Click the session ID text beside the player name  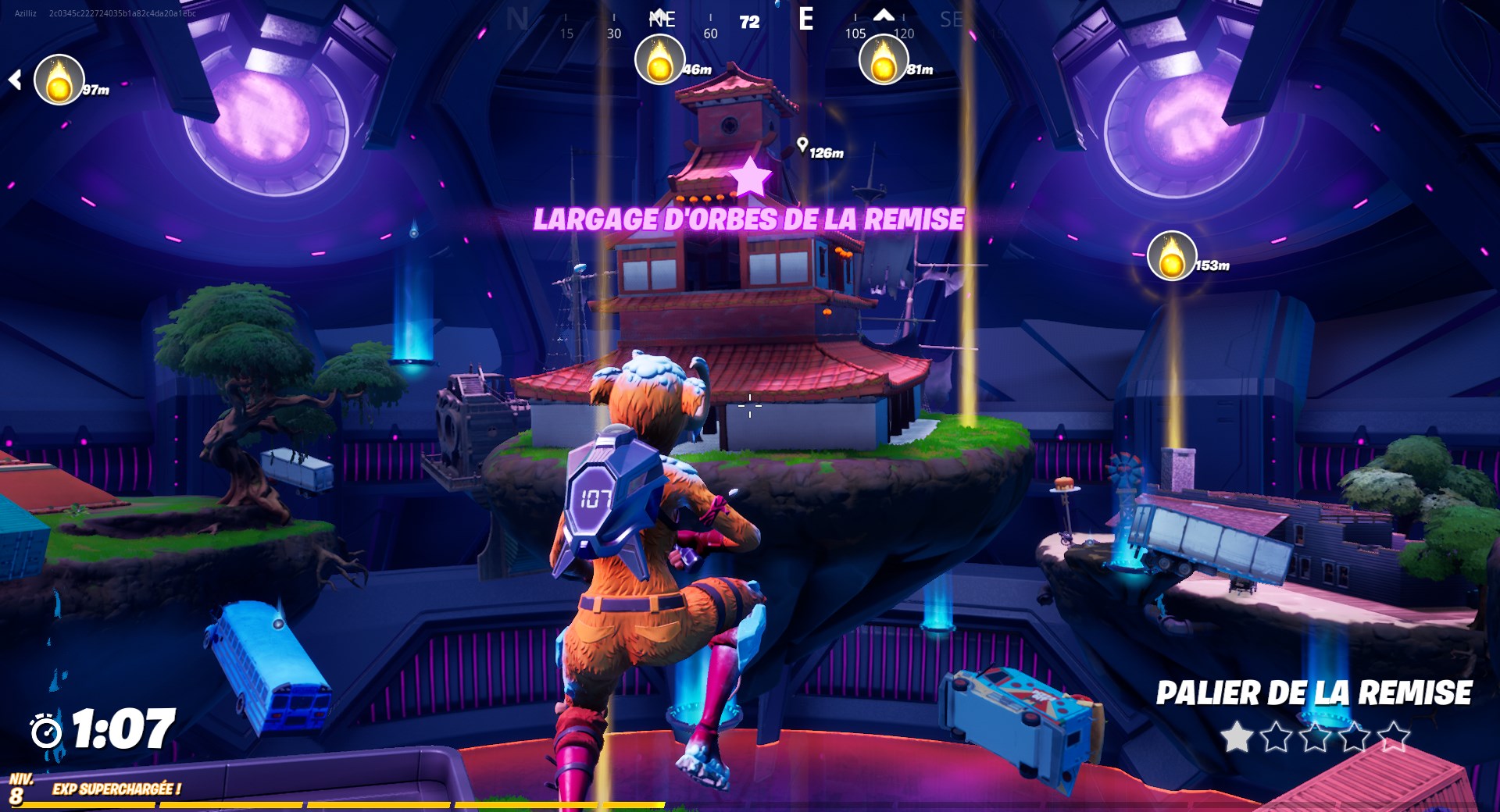click(123, 12)
